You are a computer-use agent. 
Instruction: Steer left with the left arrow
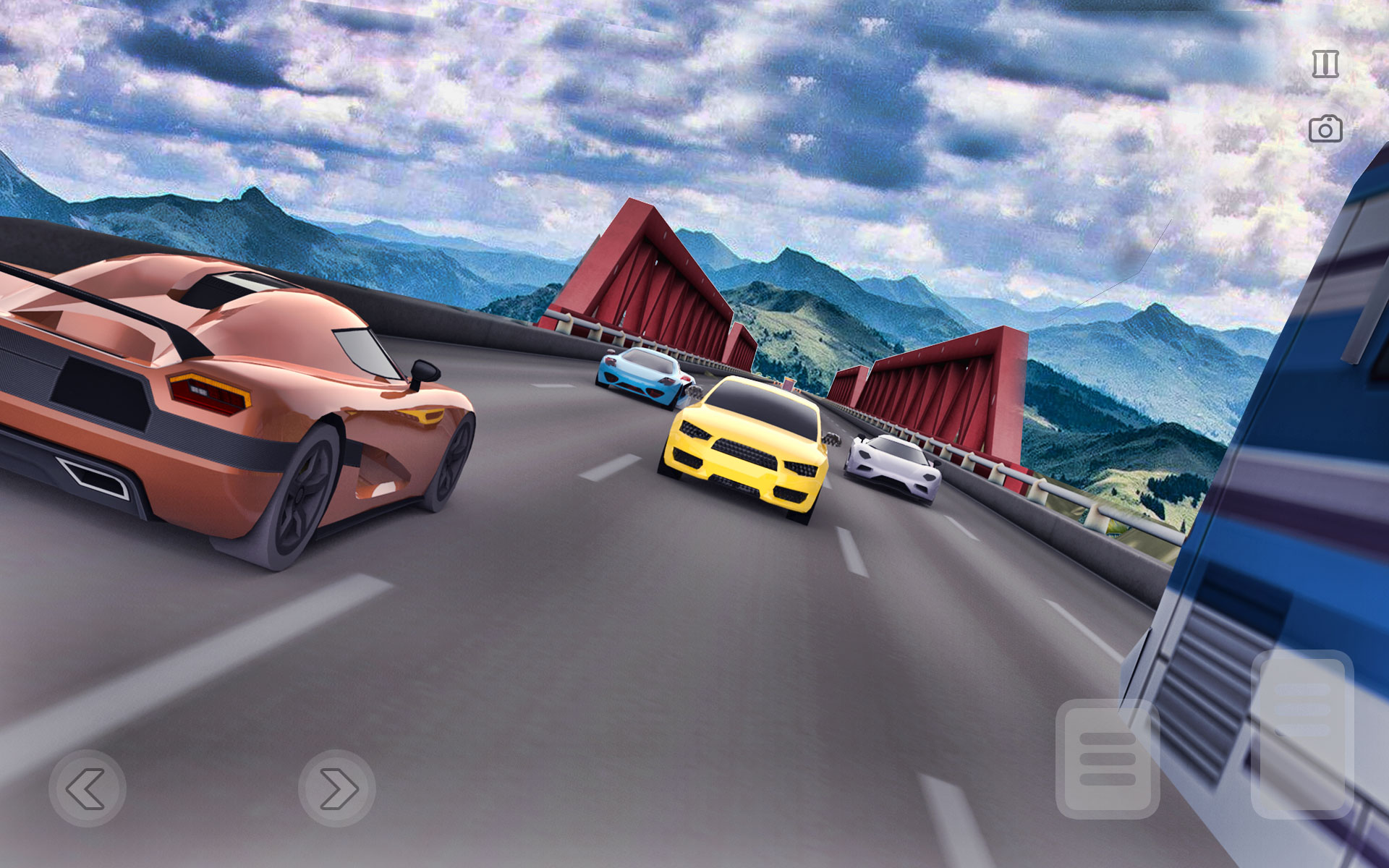[x=87, y=788]
